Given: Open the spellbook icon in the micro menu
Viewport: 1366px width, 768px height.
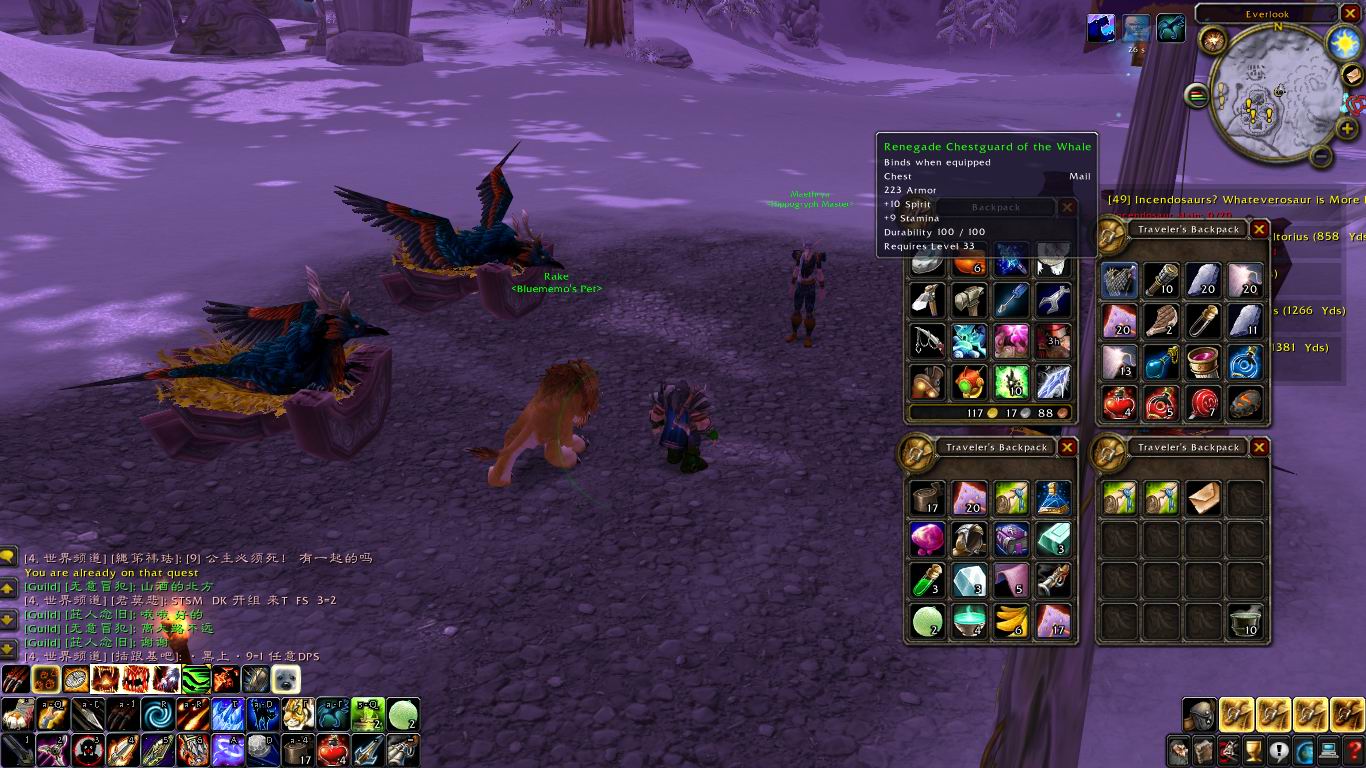Looking at the screenshot, I should (1203, 751).
